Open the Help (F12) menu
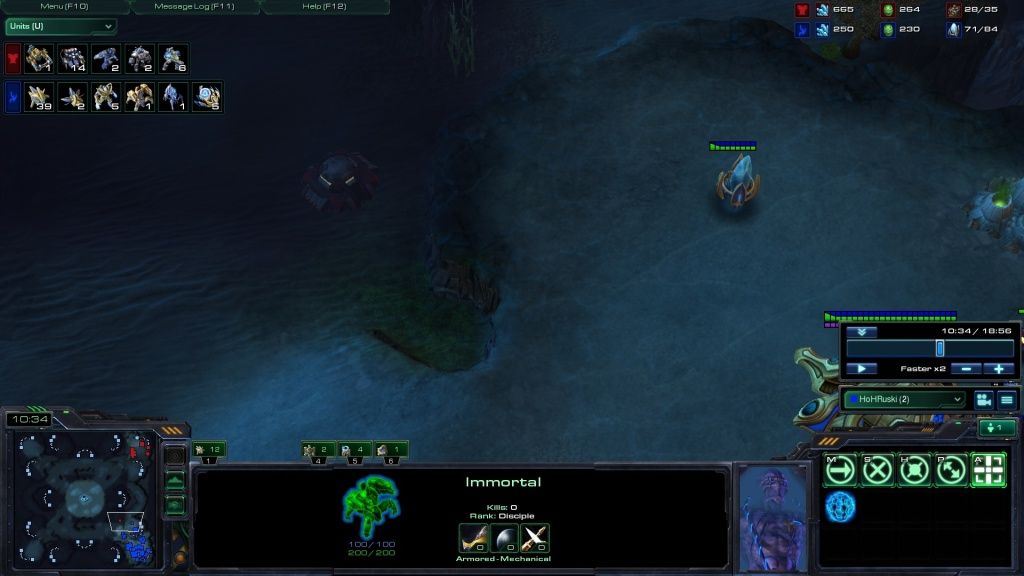This screenshot has height=576, width=1024. pos(324,6)
